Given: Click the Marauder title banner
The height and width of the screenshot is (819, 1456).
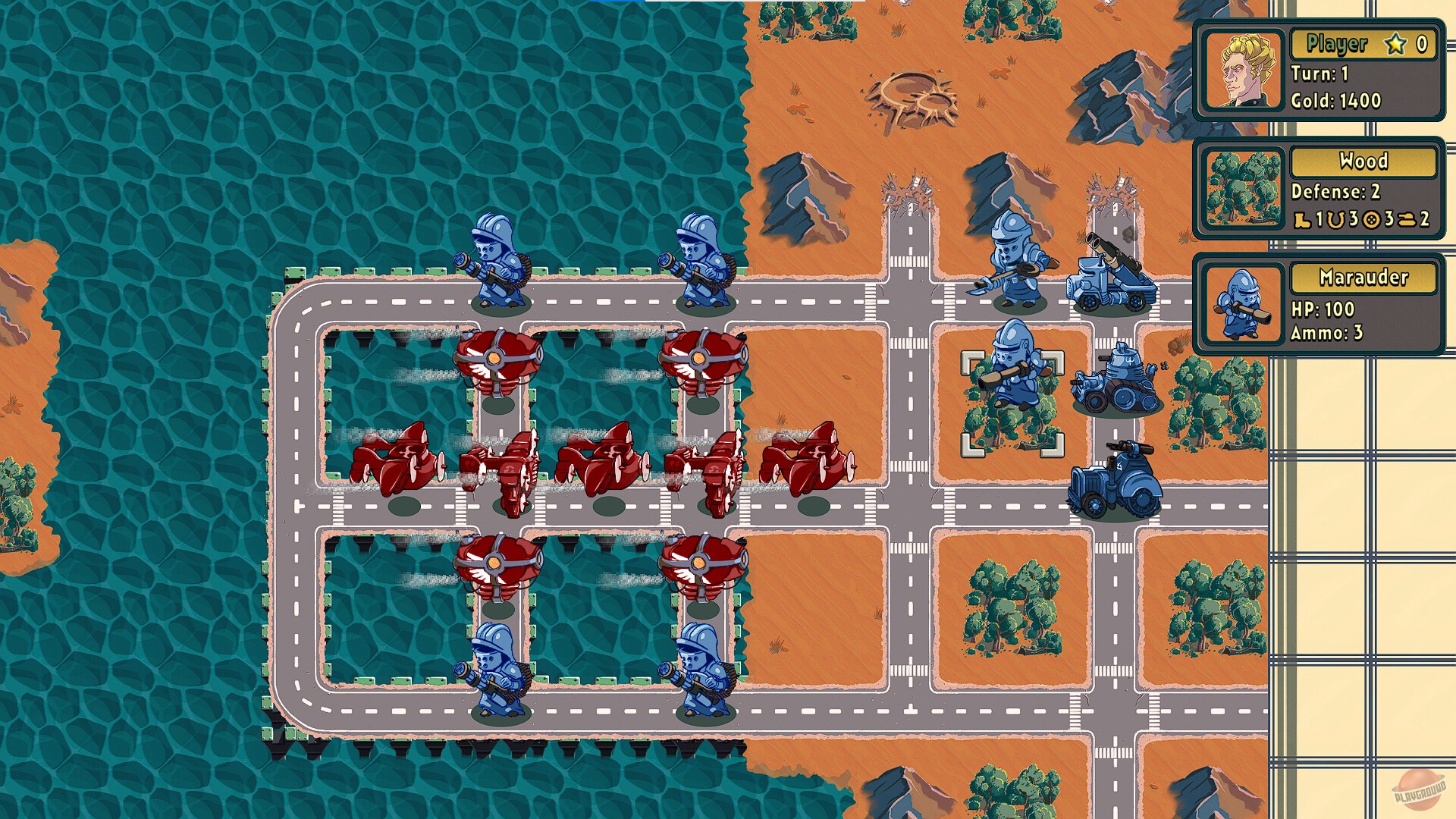Looking at the screenshot, I should point(1363,278).
